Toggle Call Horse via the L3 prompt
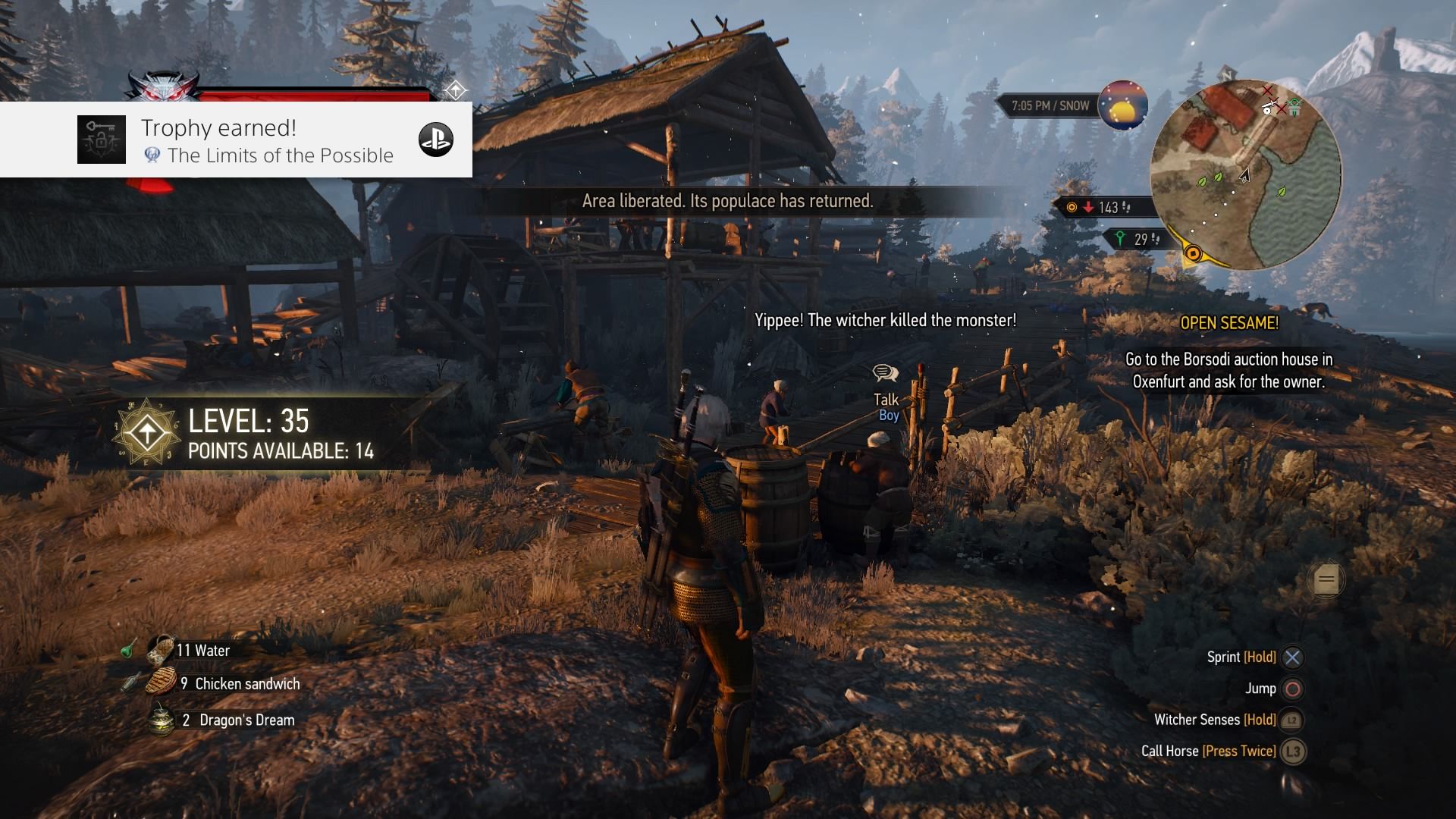Screen dimensions: 1456x819 [1294, 751]
